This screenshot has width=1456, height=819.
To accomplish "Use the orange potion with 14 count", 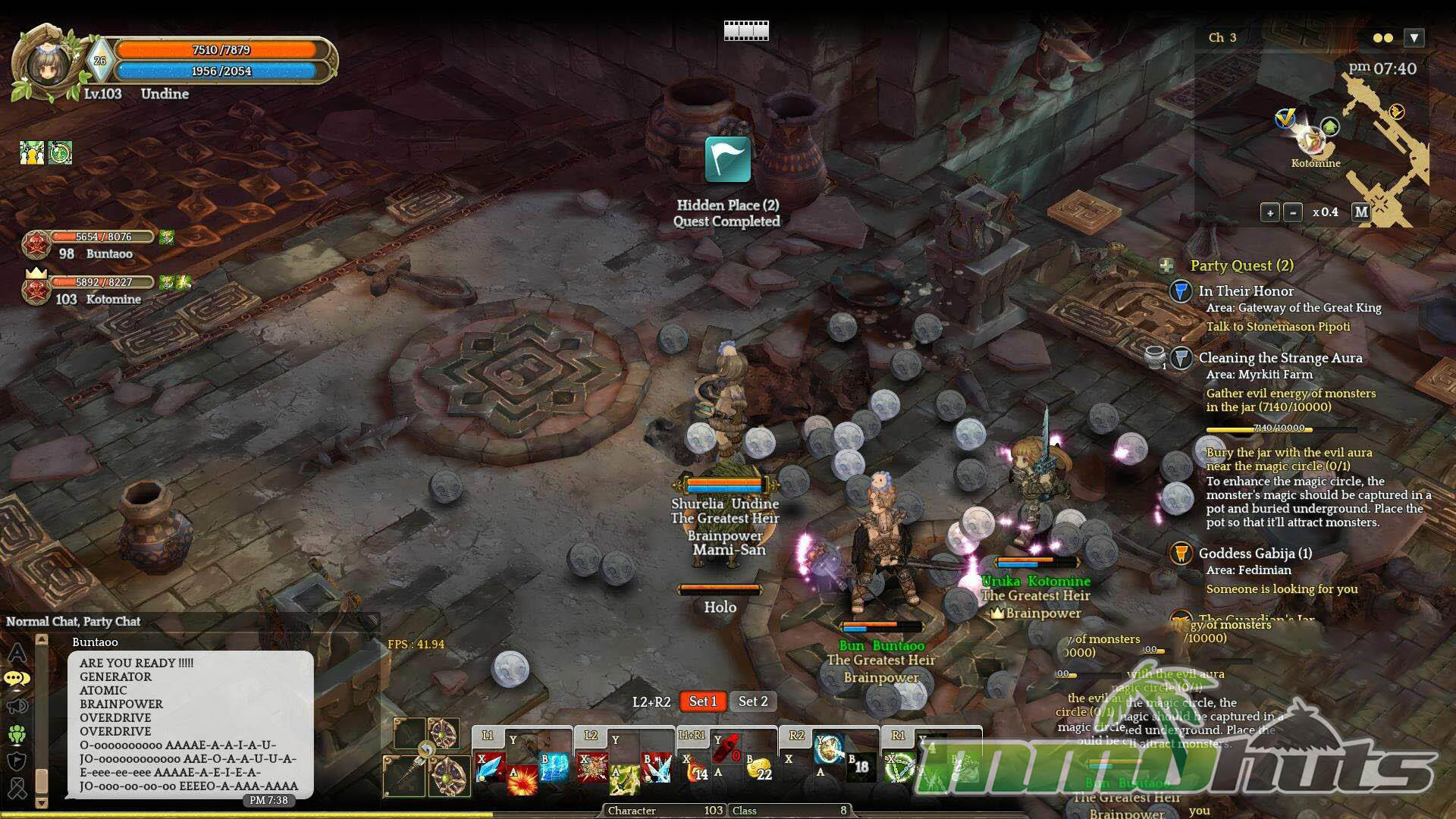I will tap(696, 771).
